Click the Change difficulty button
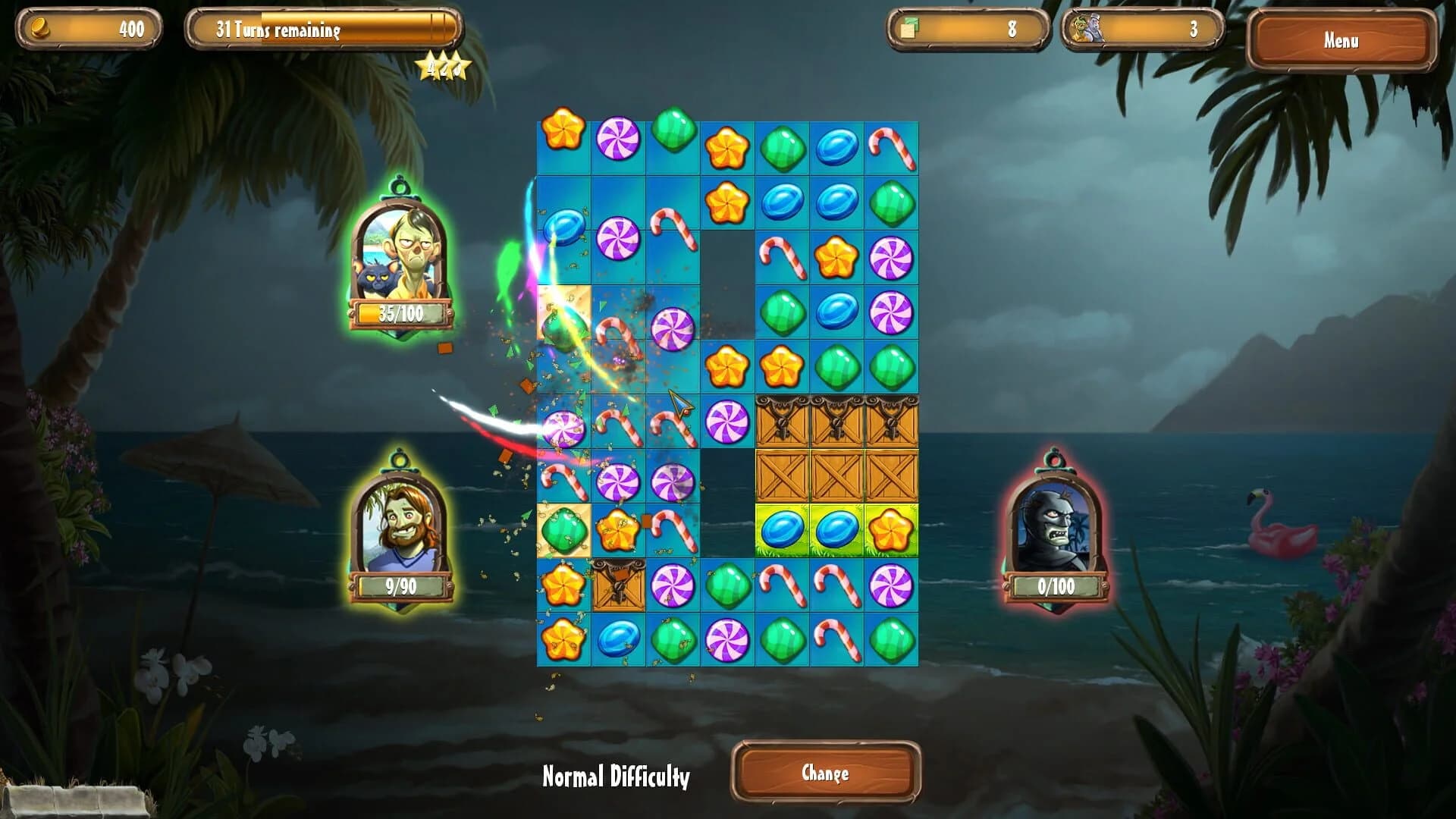The height and width of the screenshot is (819, 1456). click(827, 773)
